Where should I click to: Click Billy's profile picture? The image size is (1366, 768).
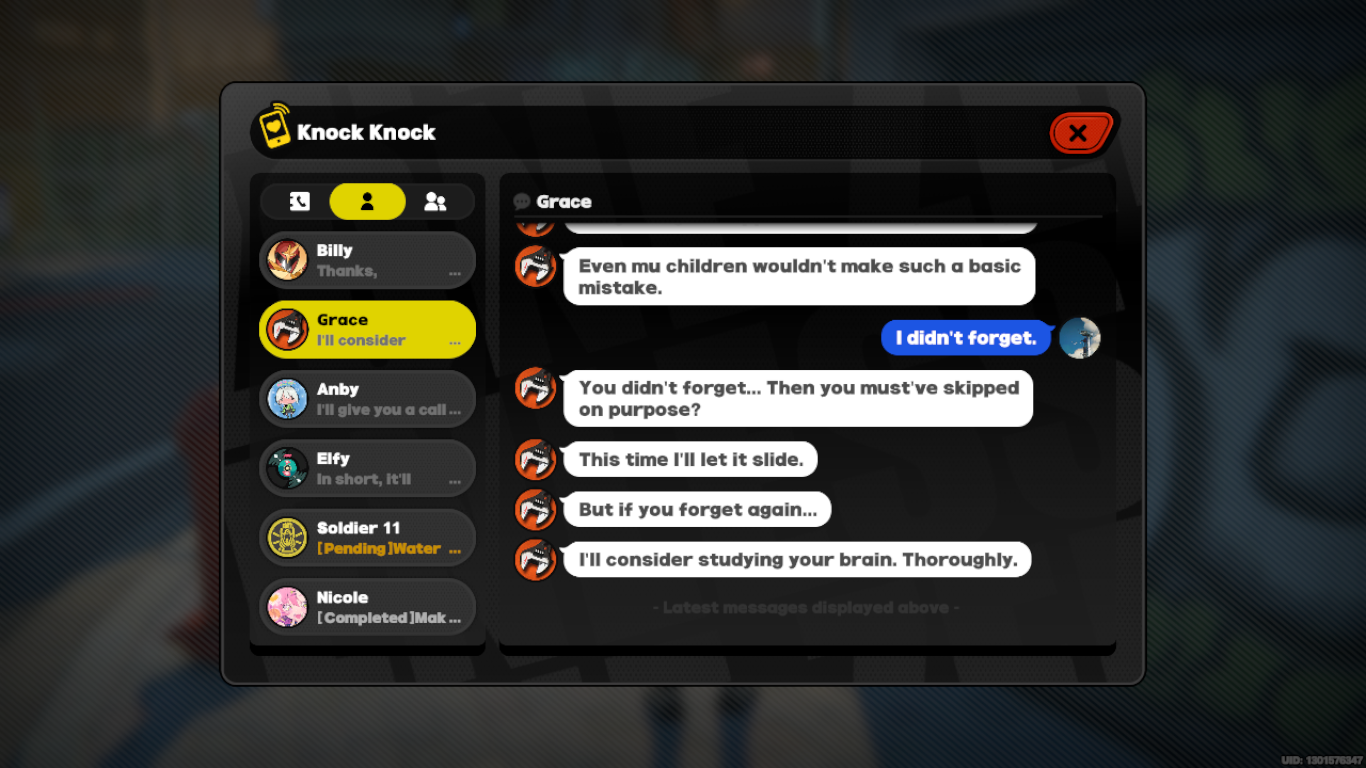coord(285,260)
